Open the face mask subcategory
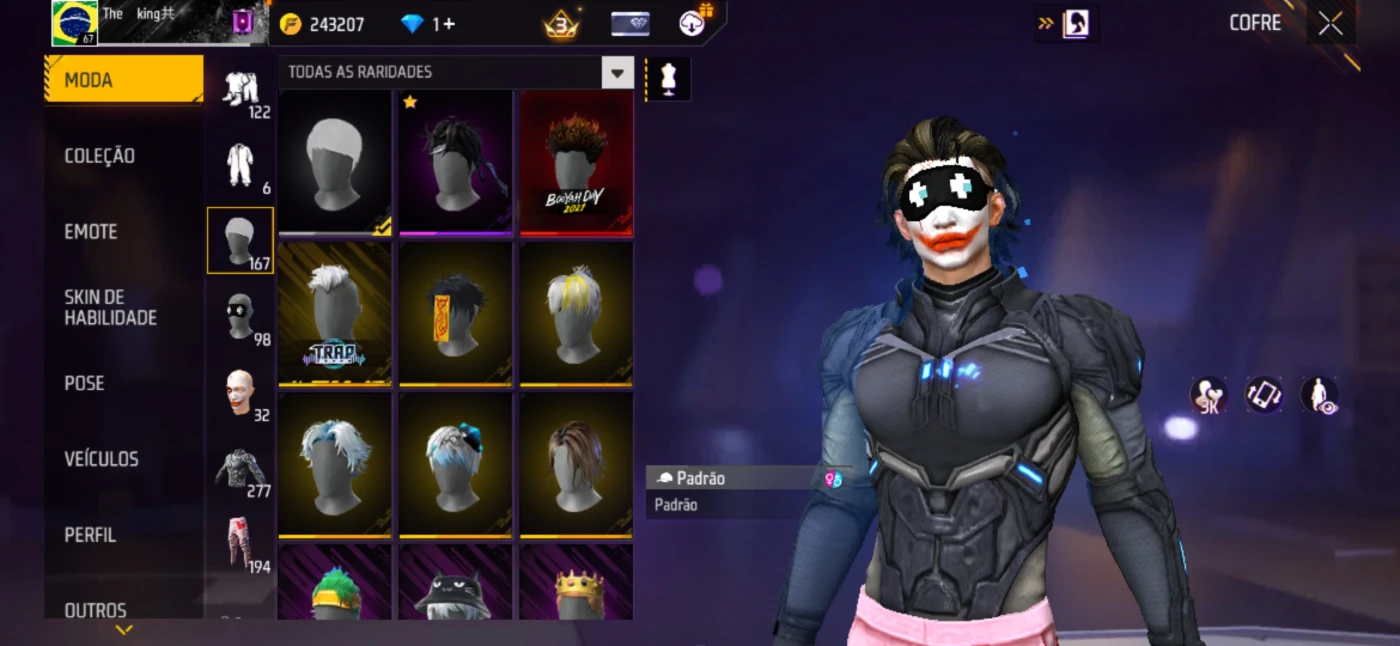 coord(240,317)
